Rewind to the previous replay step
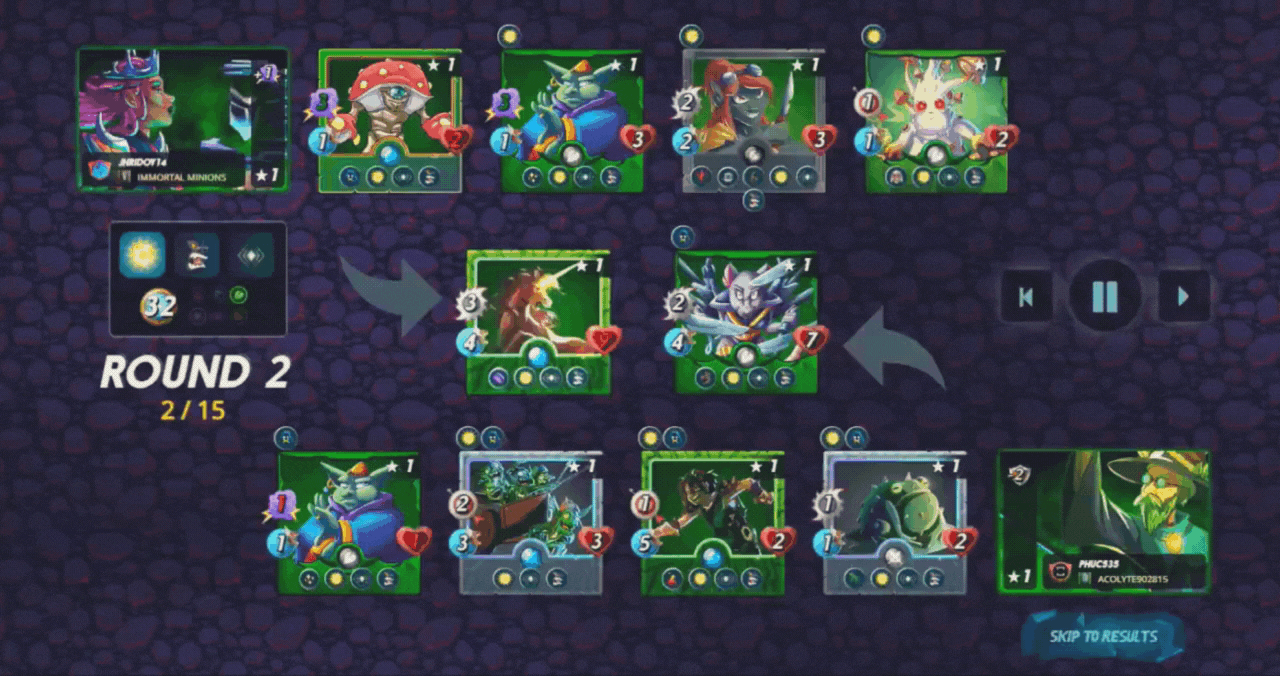Screen dimensions: 1280x676 (1026, 296)
